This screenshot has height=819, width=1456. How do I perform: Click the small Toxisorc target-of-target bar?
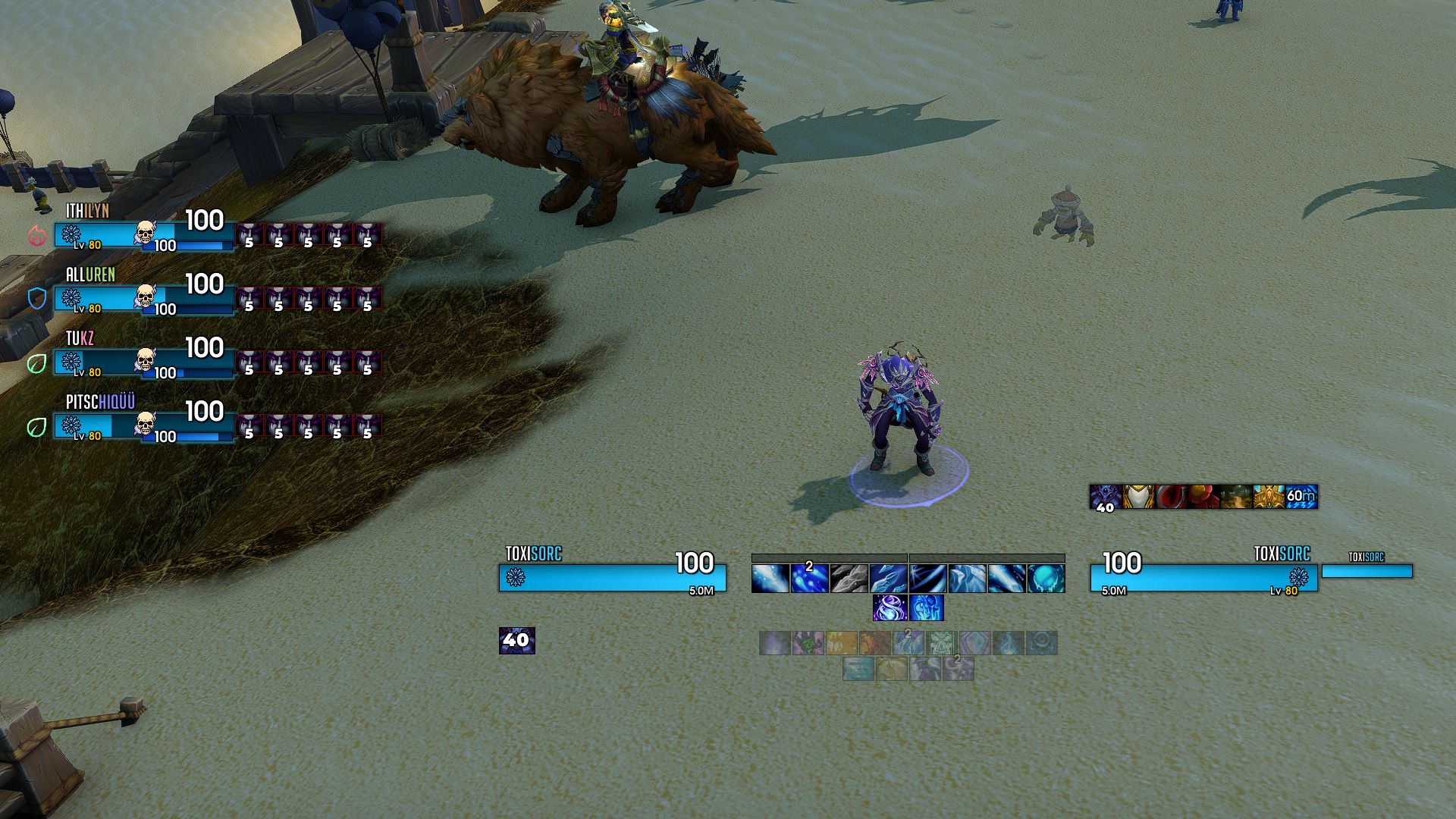point(1367,570)
